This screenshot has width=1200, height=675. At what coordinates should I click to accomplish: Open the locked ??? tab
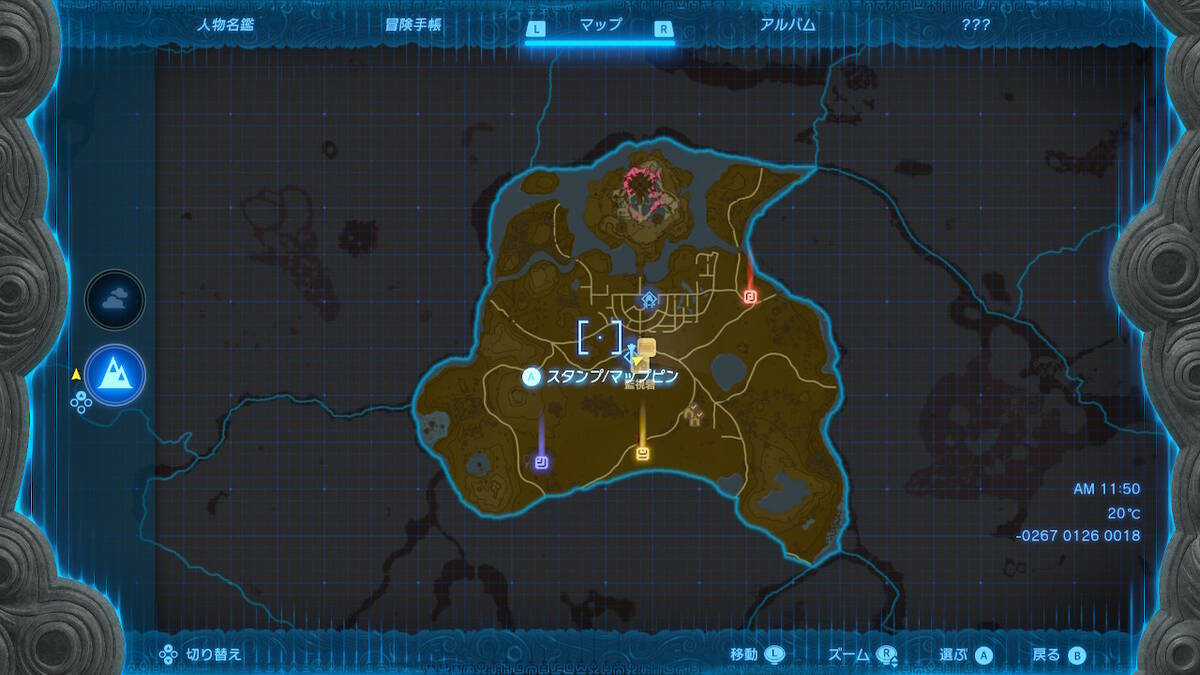pos(975,25)
